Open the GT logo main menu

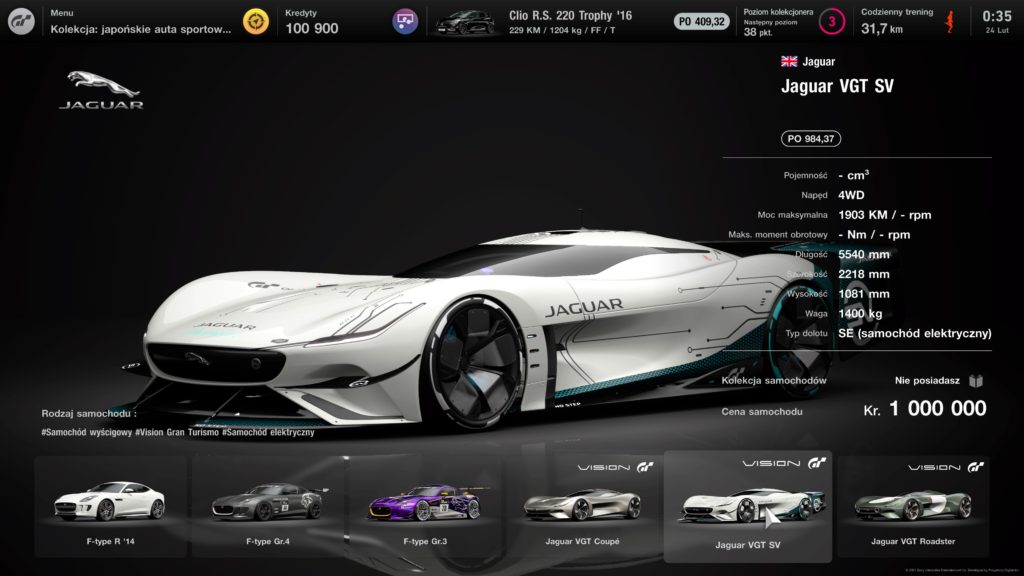pos(22,21)
